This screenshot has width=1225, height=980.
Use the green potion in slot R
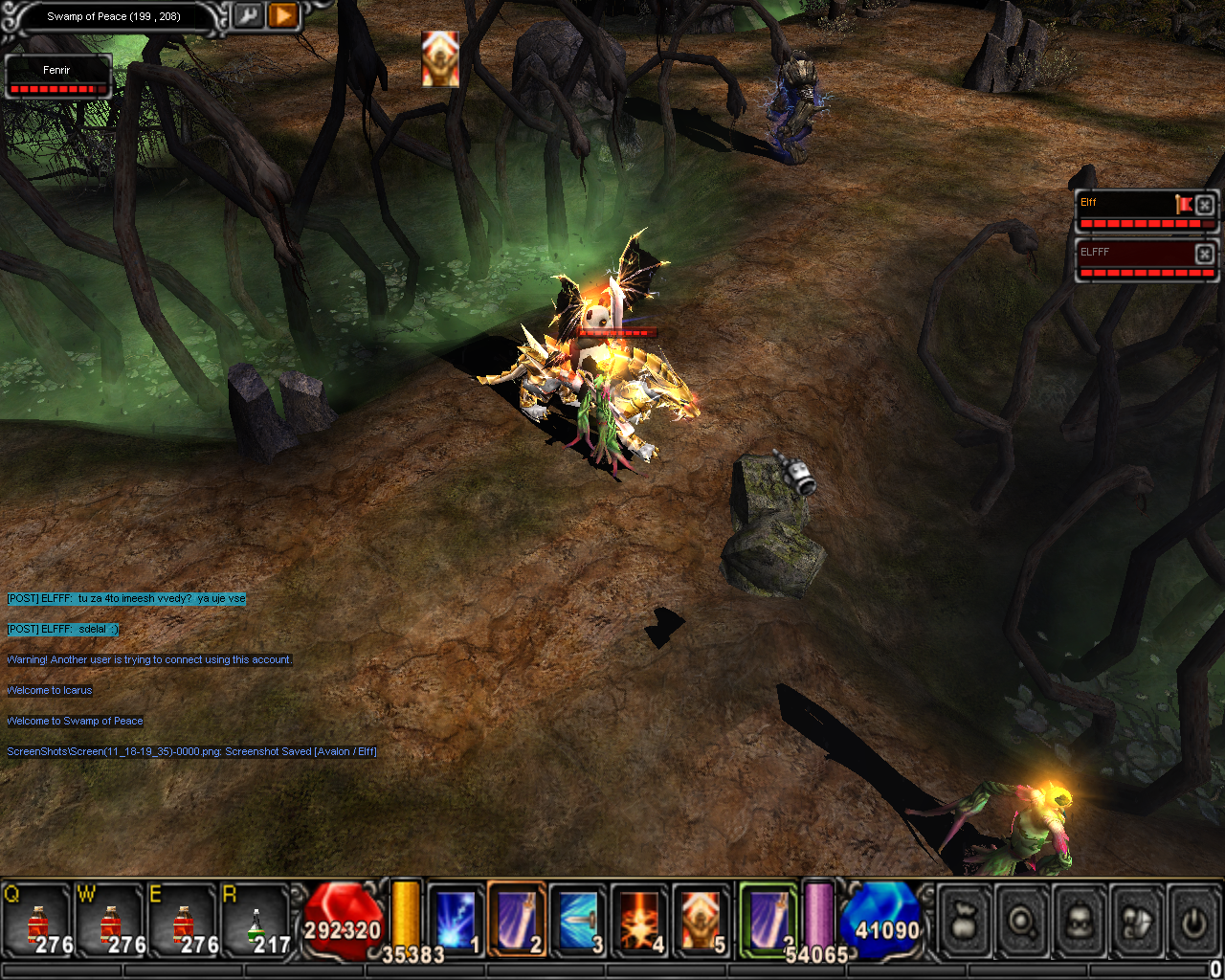click(x=256, y=922)
